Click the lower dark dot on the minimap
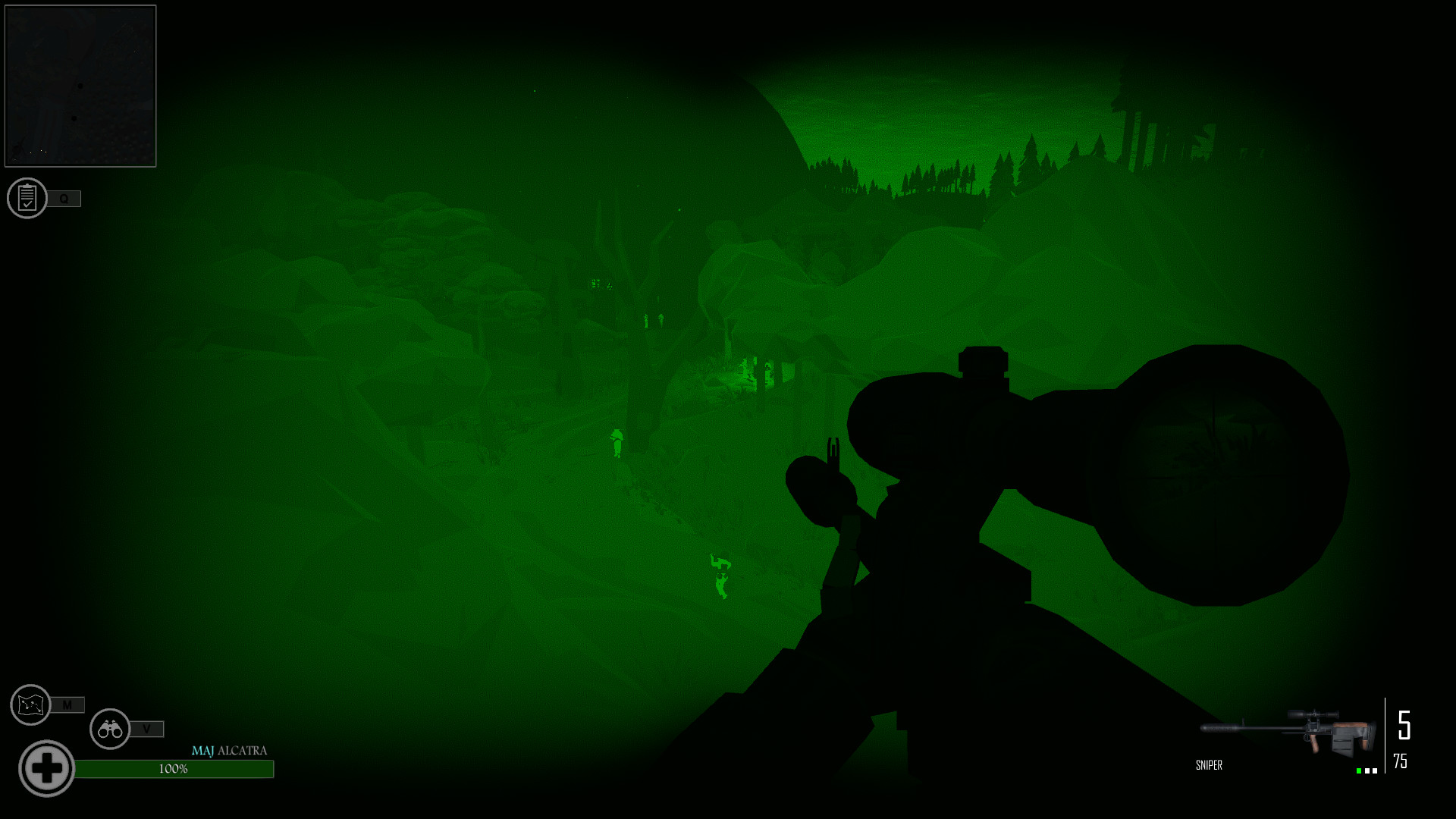 point(74,118)
